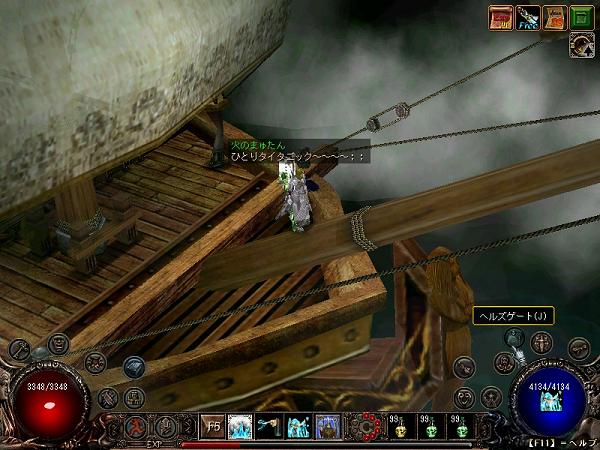Screen dimensions: 600x450
Task: Open the Free sword item icon
Action: click(x=528, y=16)
